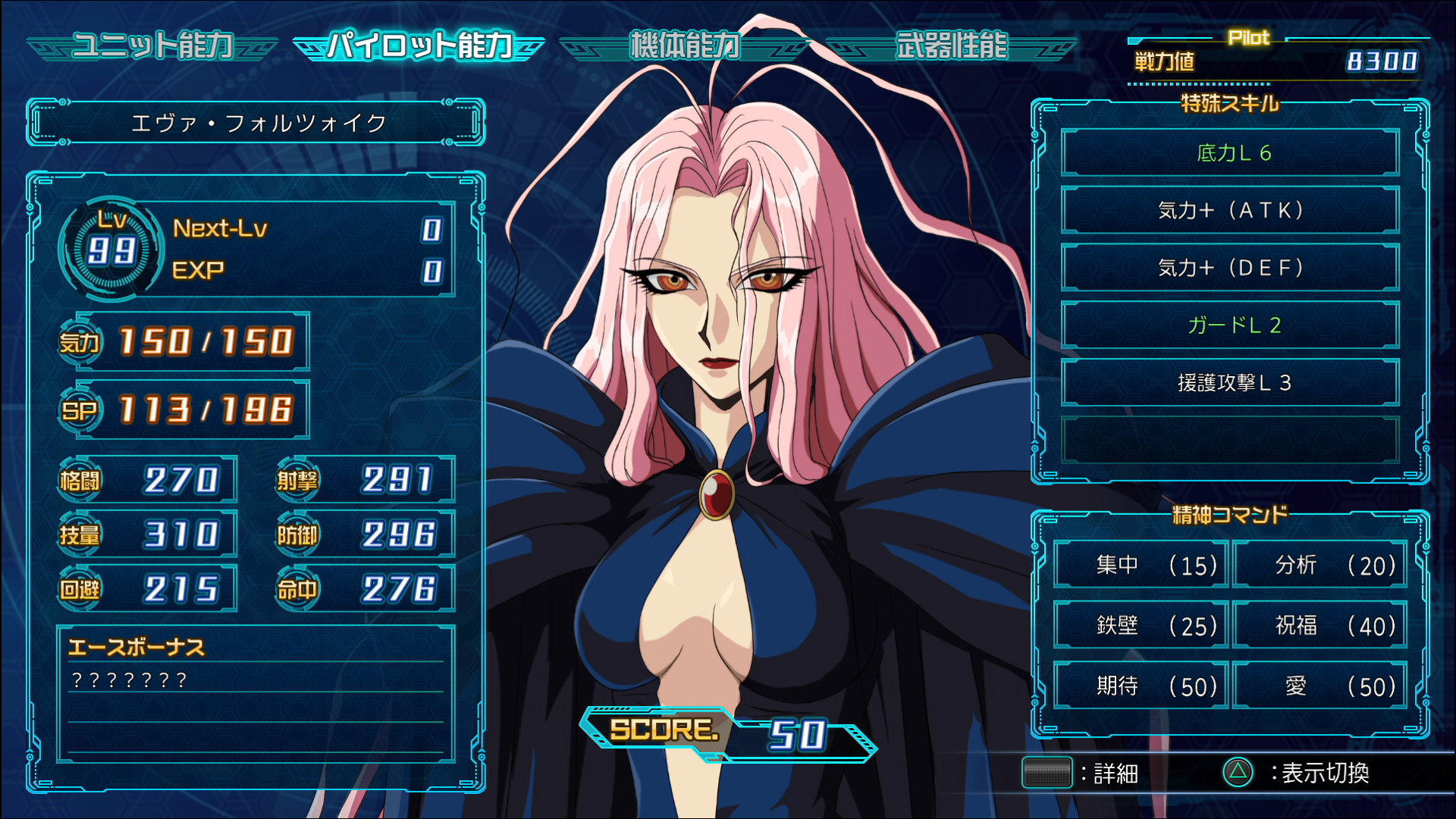
Task: Pick the 祝福 (40) spirit command
Action: coord(1319,626)
